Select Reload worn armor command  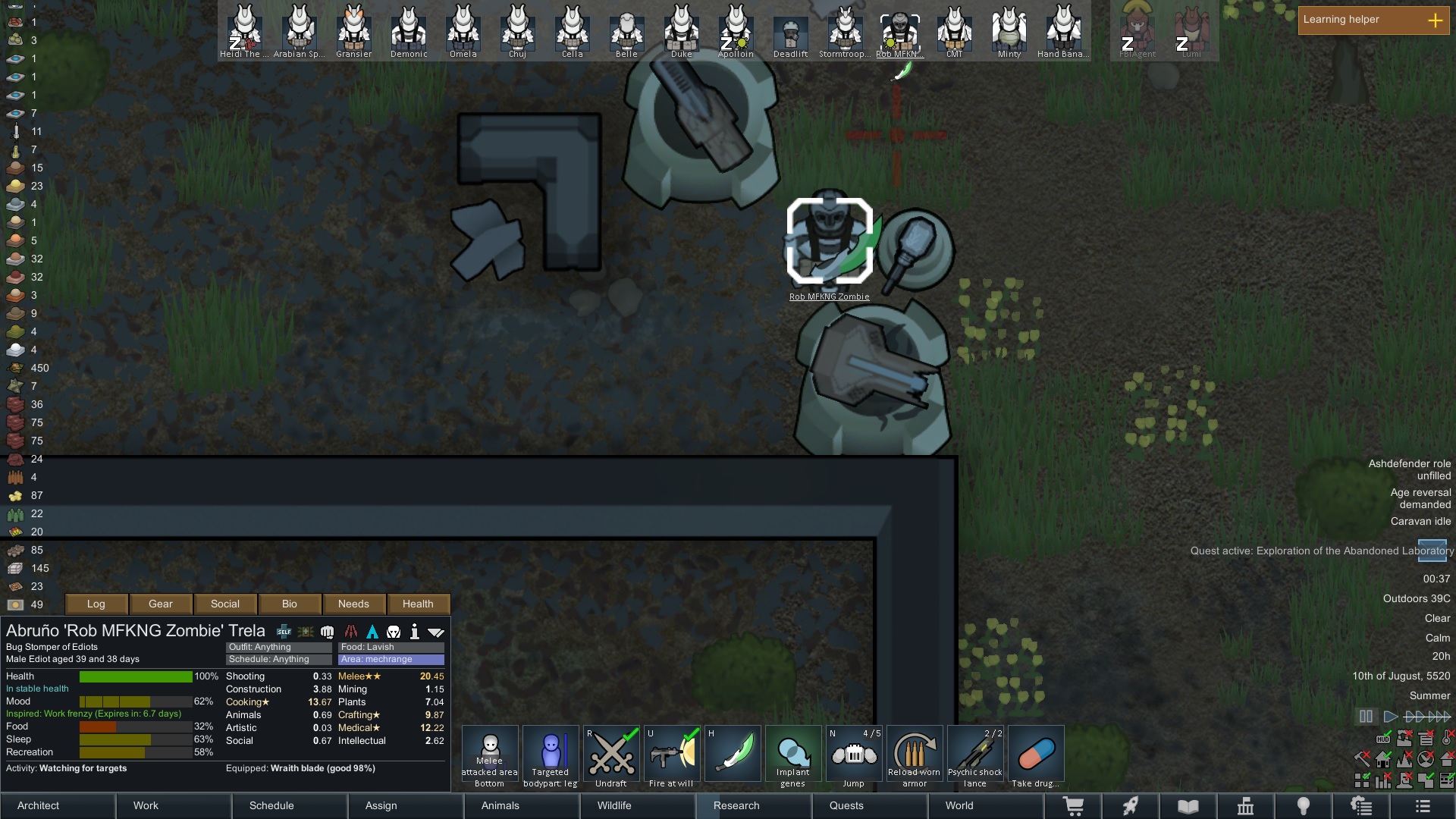click(x=915, y=753)
